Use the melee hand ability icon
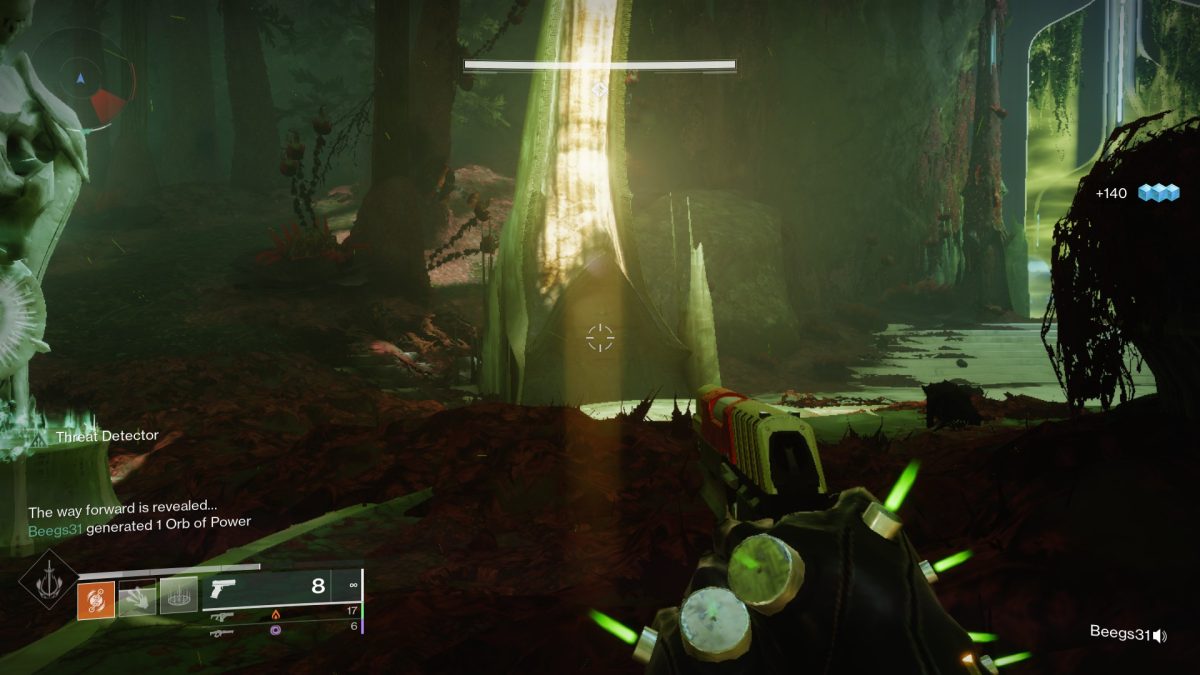 137,597
